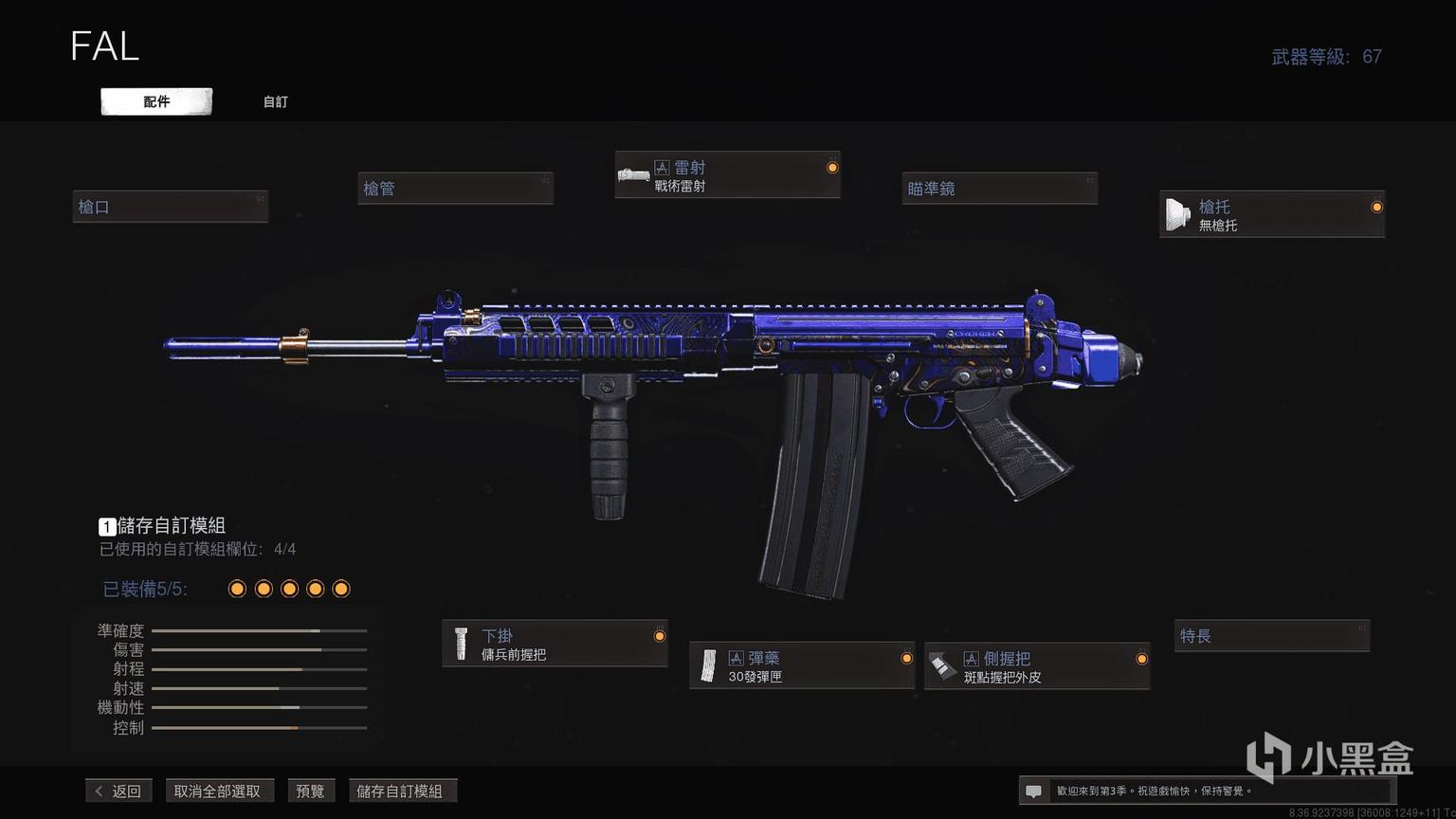The image size is (1456, 819).
Task: Open the 槍管 barrel slot
Action: click(455, 189)
